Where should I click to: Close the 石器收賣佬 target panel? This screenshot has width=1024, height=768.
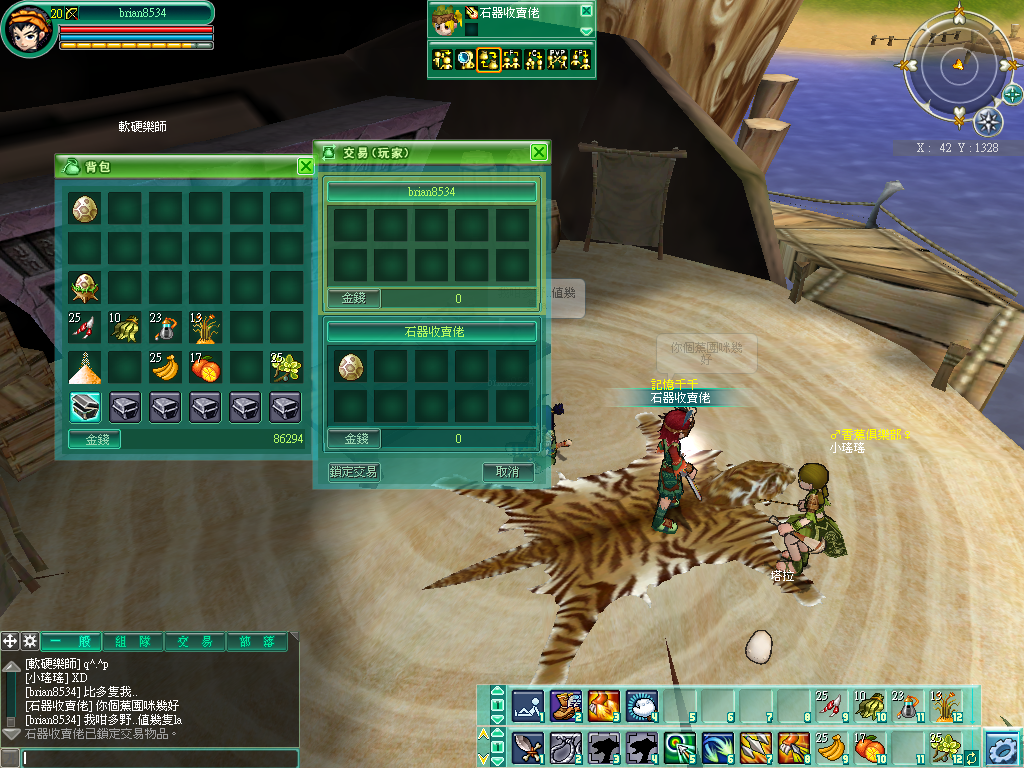tap(586, 11)
